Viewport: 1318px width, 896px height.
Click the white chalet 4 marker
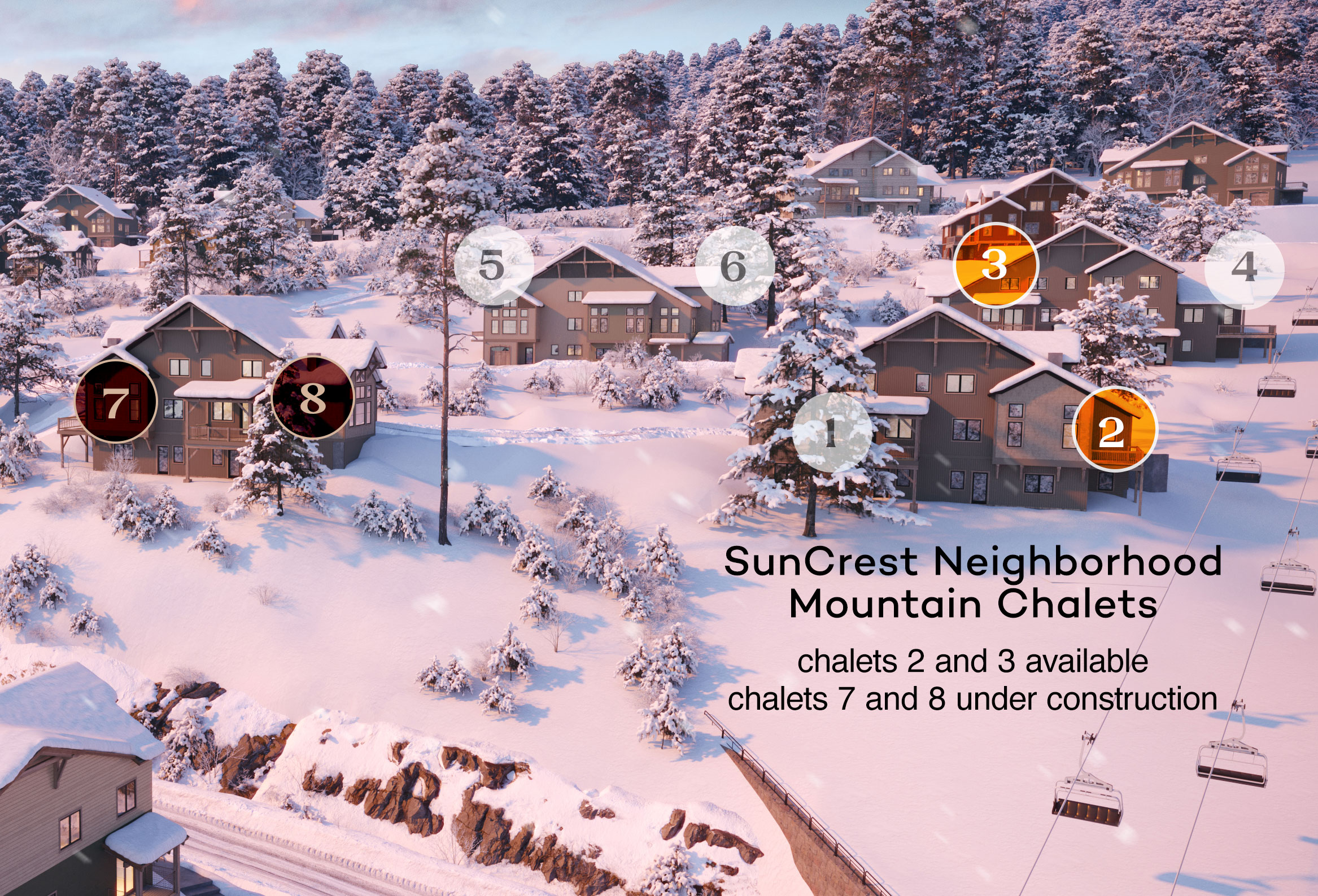tap(1243, 269)
